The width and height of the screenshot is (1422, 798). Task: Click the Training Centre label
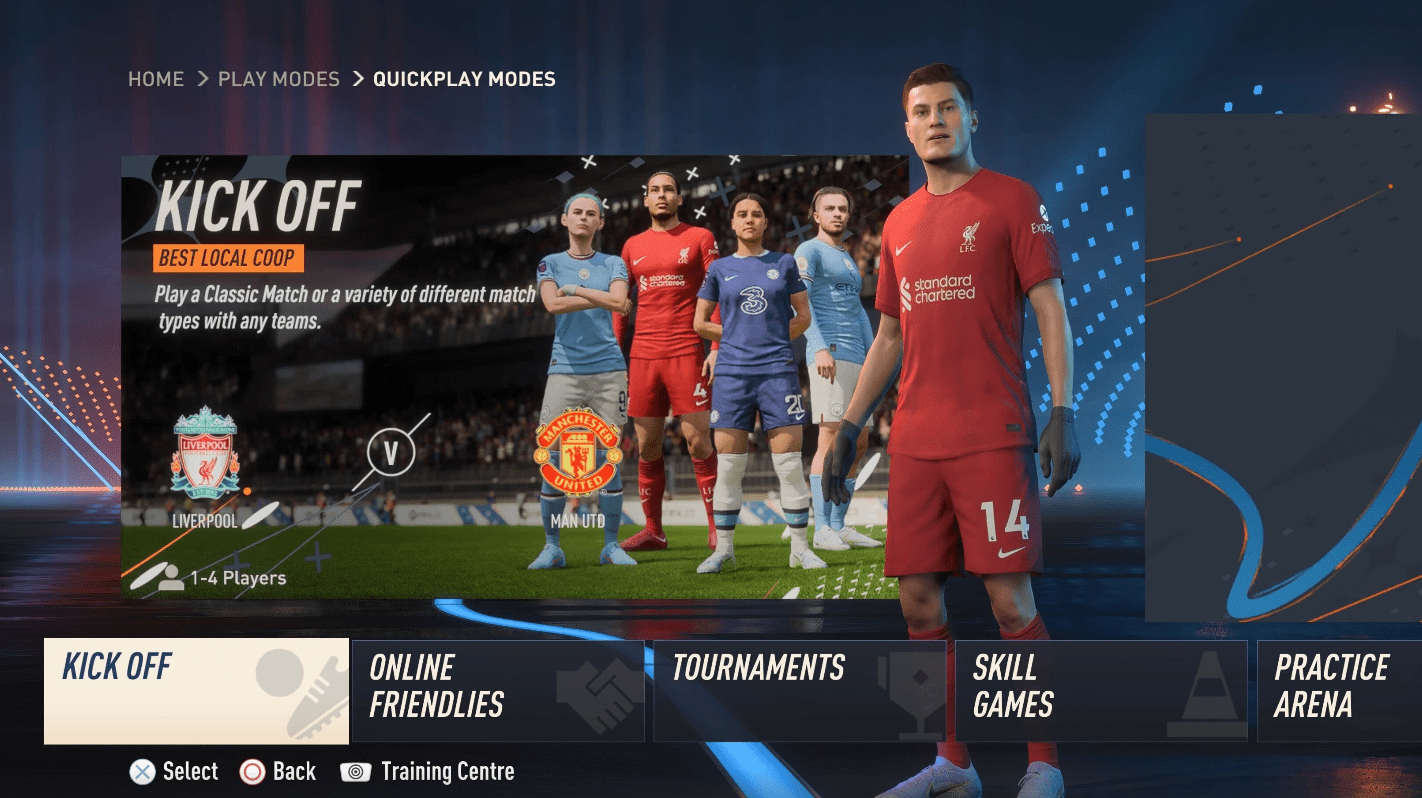coord(448,771)
